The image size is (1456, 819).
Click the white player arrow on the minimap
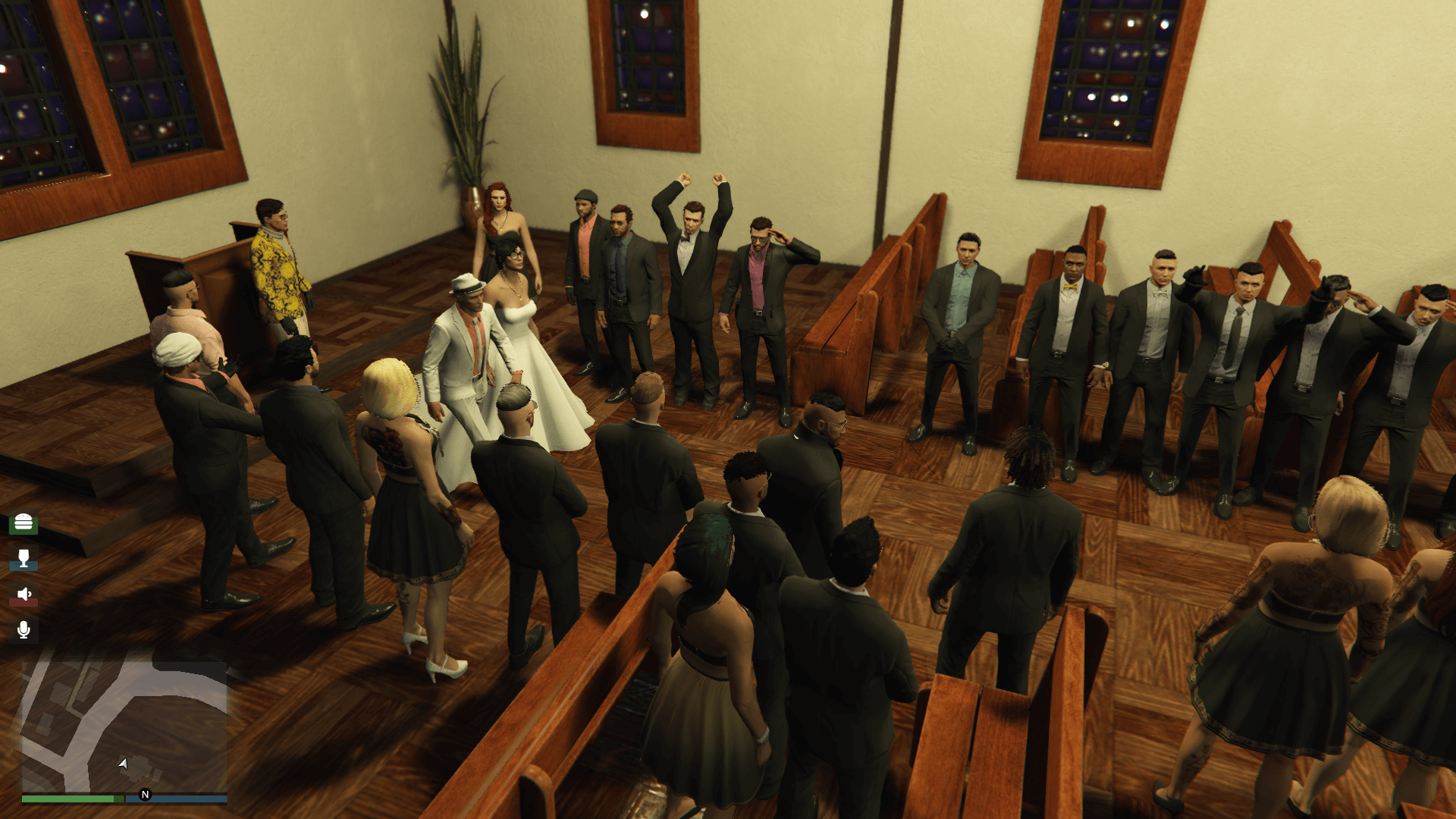point(121,764)
